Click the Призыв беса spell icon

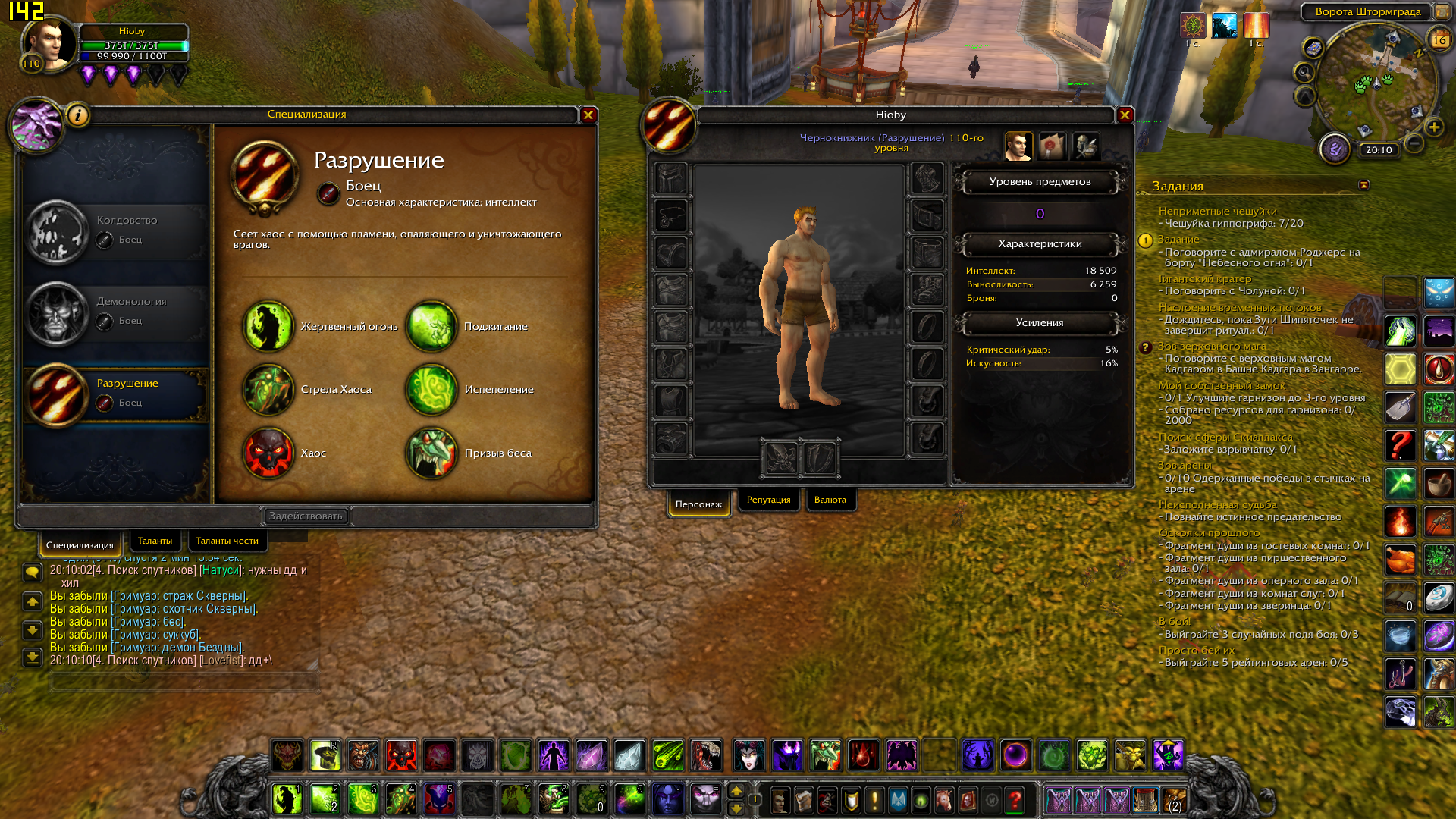click(431, 453)
